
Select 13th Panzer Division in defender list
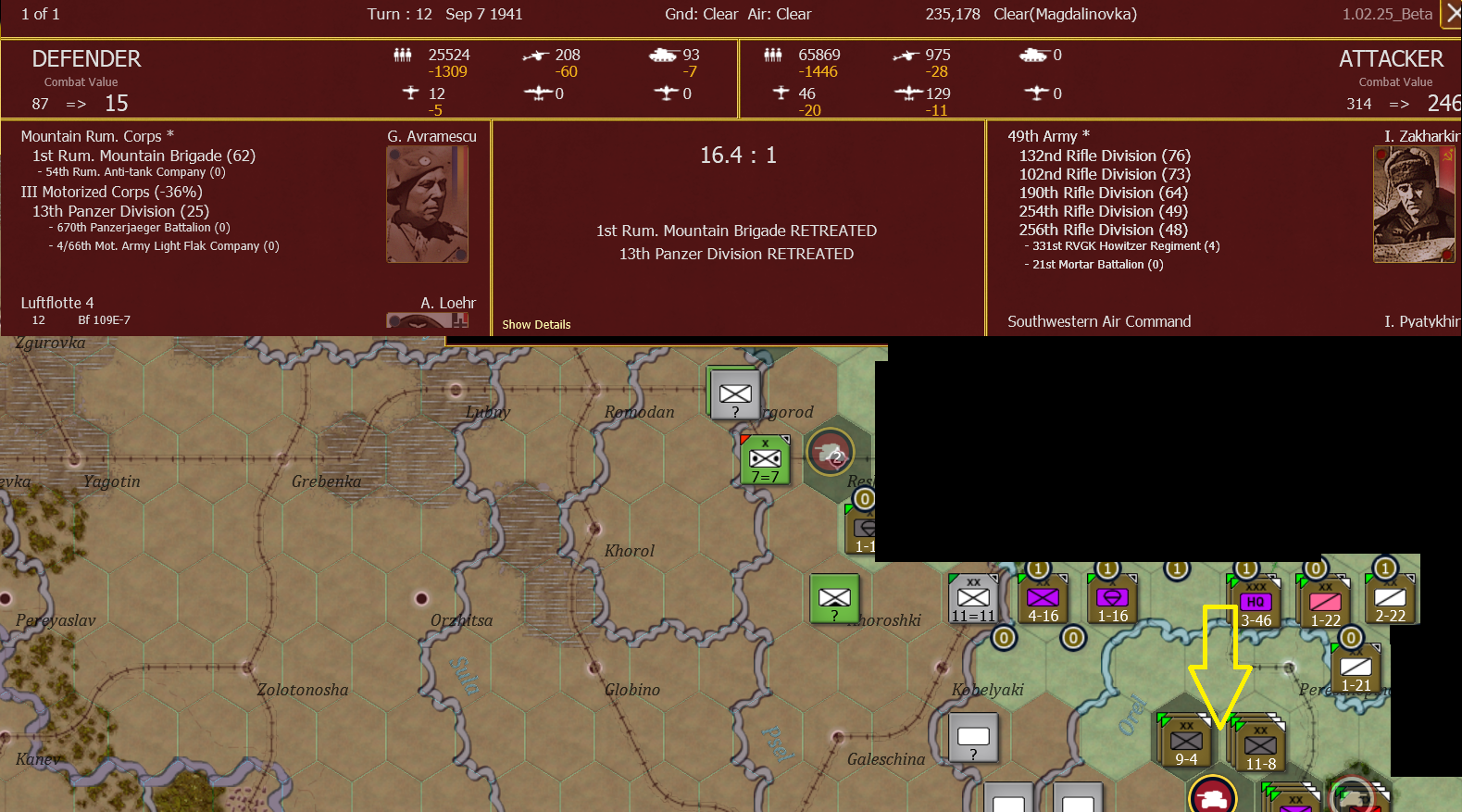(119, 211)
